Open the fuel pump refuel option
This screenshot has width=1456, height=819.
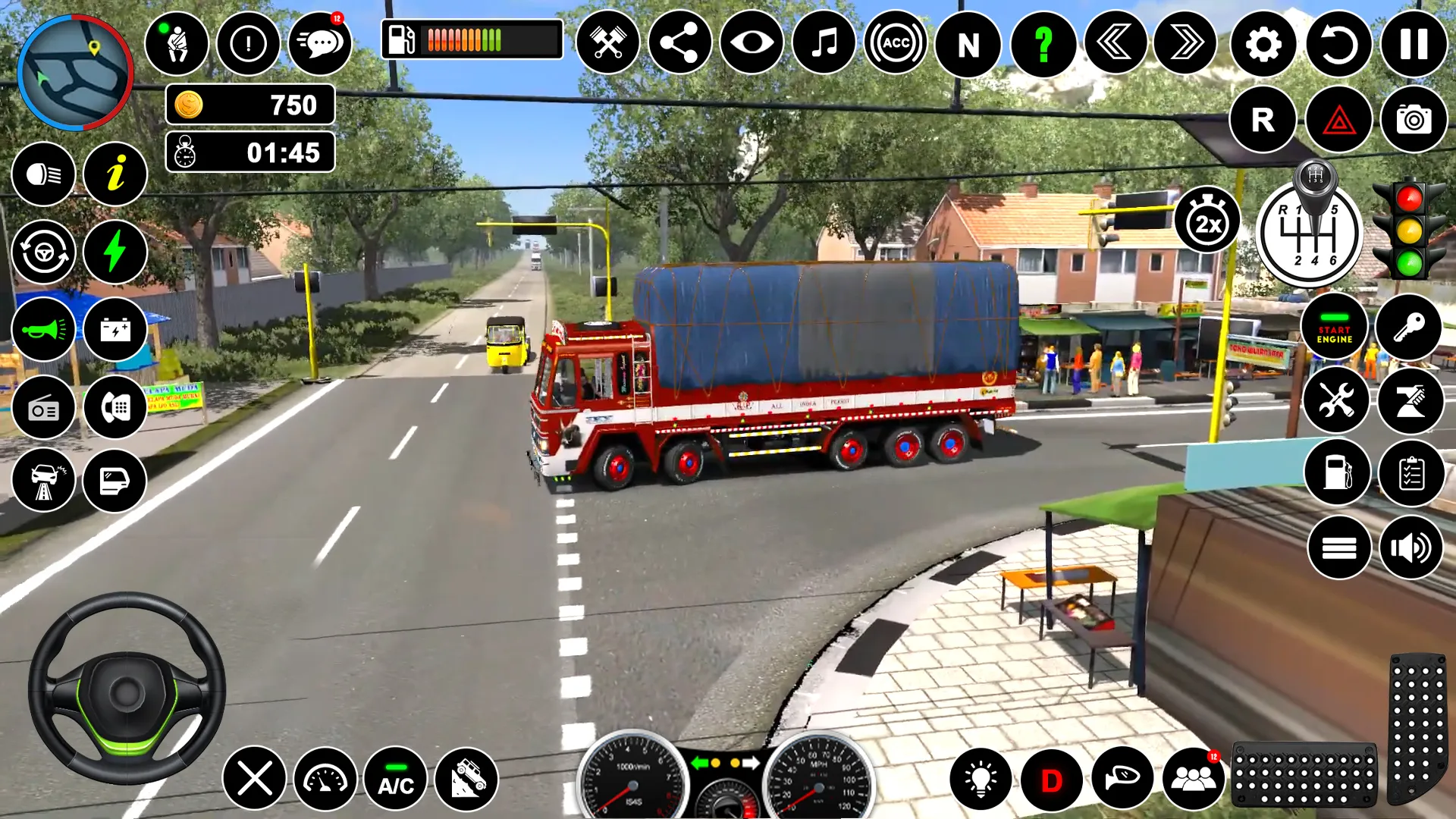coord(1337,472)
